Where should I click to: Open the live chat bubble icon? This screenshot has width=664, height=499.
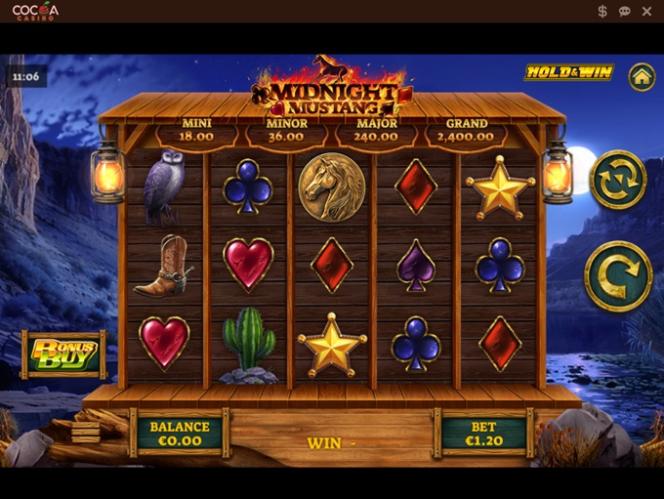point(624,11)
